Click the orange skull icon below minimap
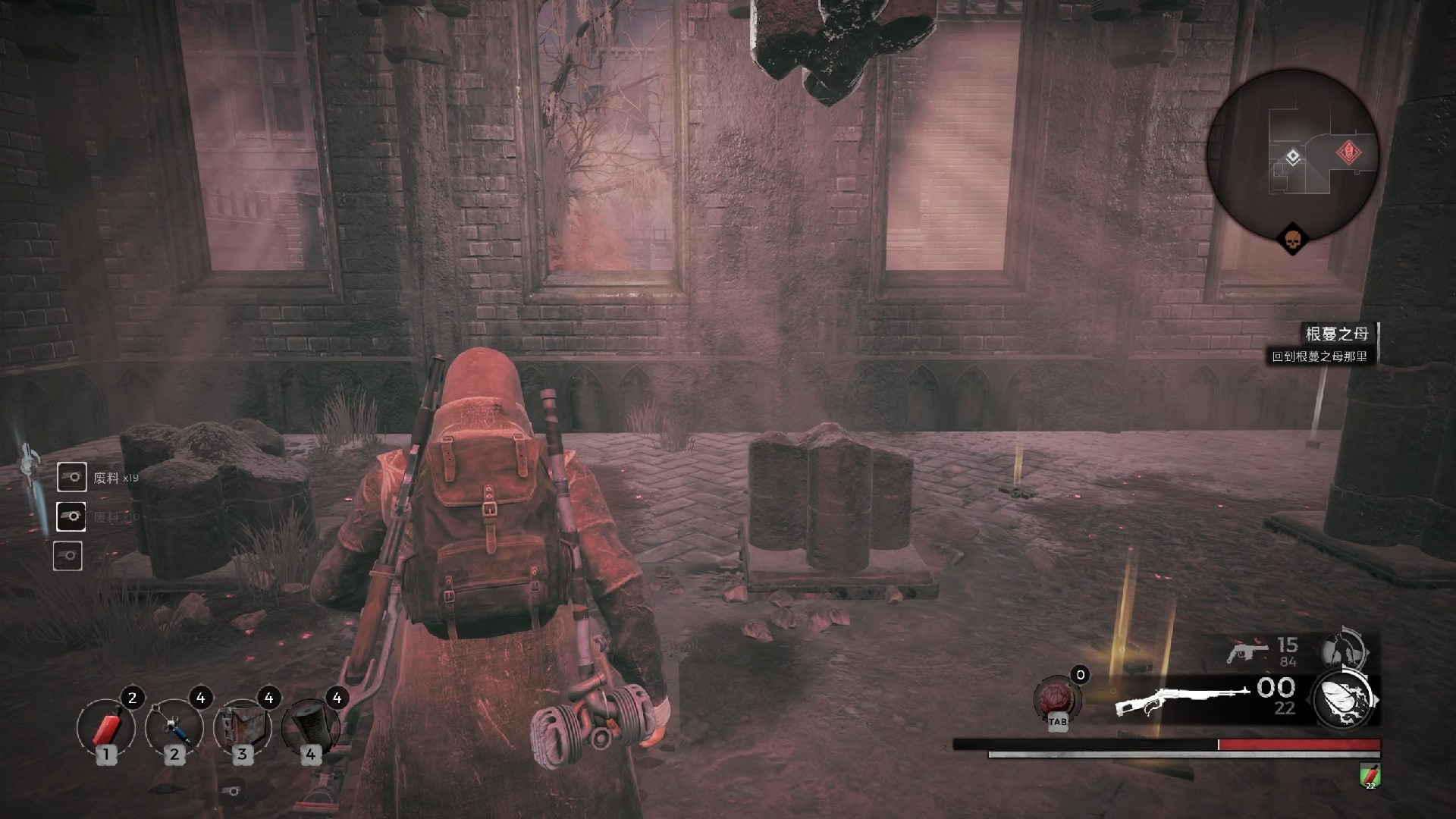The height and width of the screenshot is (819, 1456). [x=1292, y=240]
